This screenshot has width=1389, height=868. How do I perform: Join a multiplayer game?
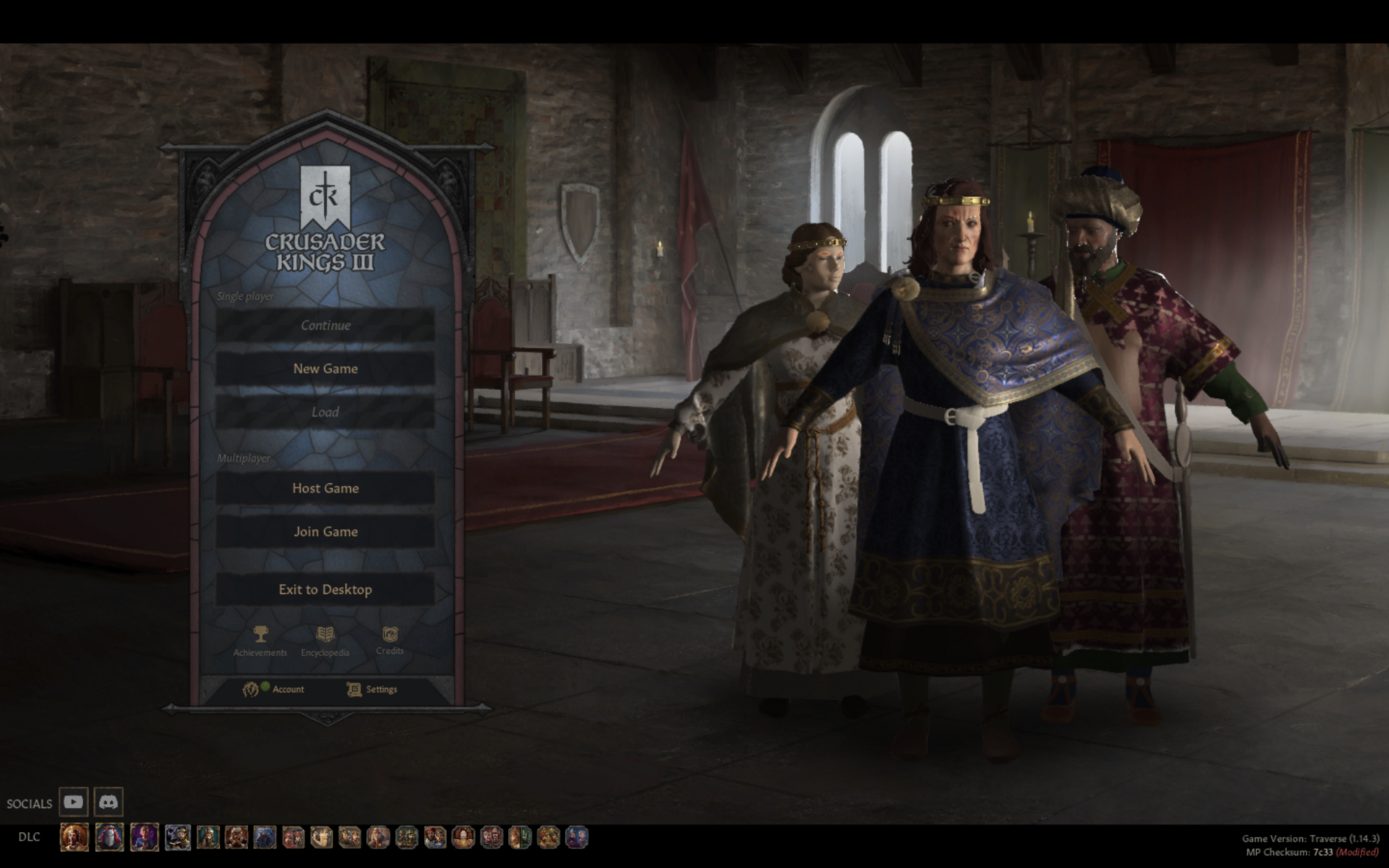[x=326, y=531]
